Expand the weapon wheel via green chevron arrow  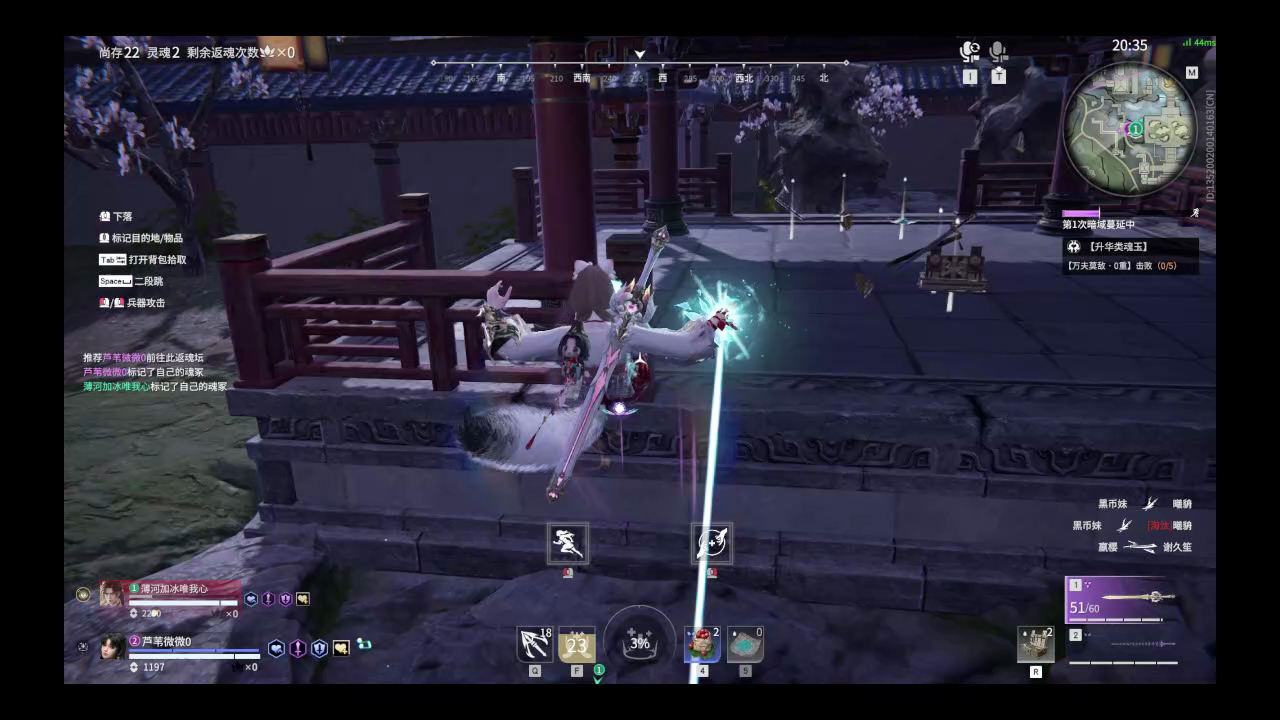pos(597,677)
